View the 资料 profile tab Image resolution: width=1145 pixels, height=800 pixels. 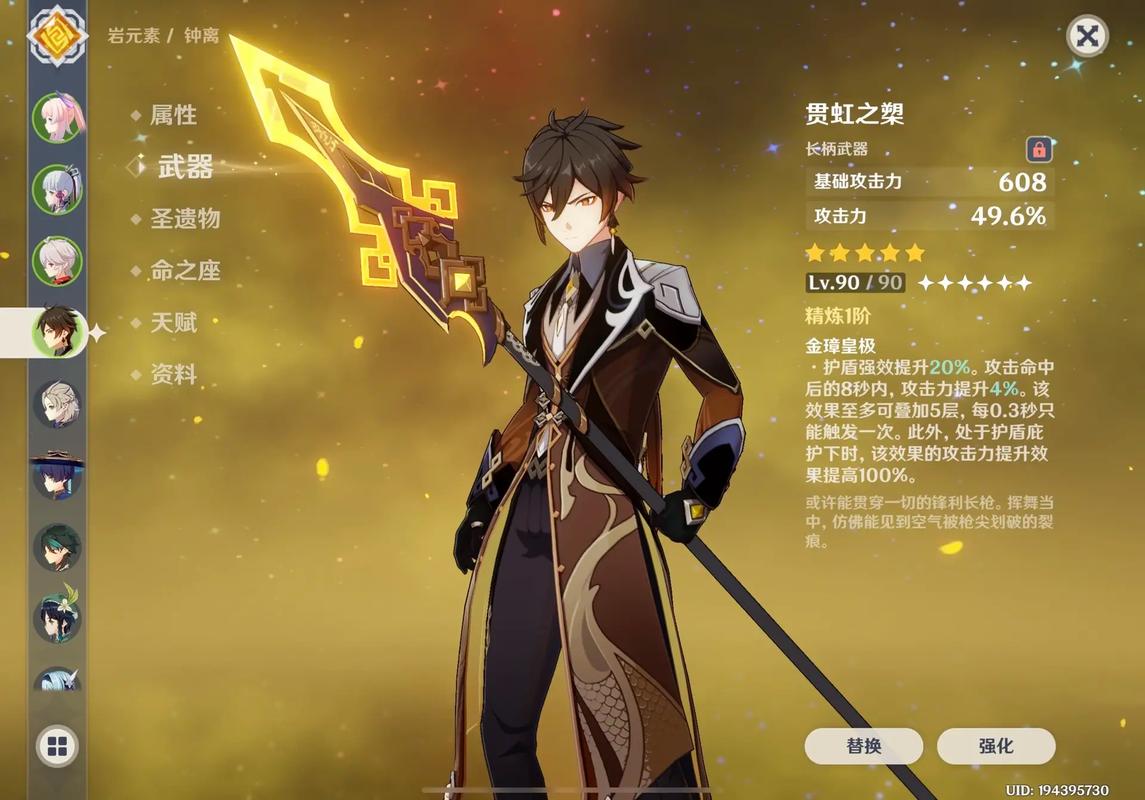tap(173, 375)
